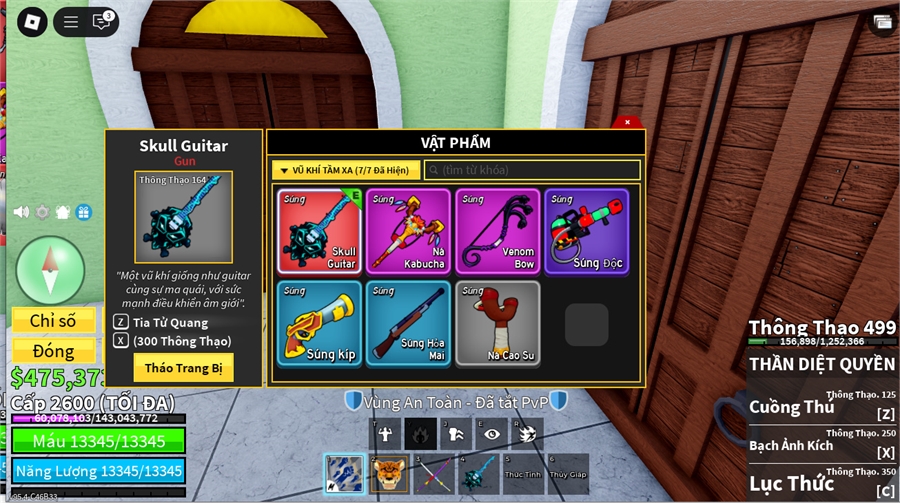Toggle the sound speaker icon
This screenshot has width=900, height=503.
click(20, 212)
